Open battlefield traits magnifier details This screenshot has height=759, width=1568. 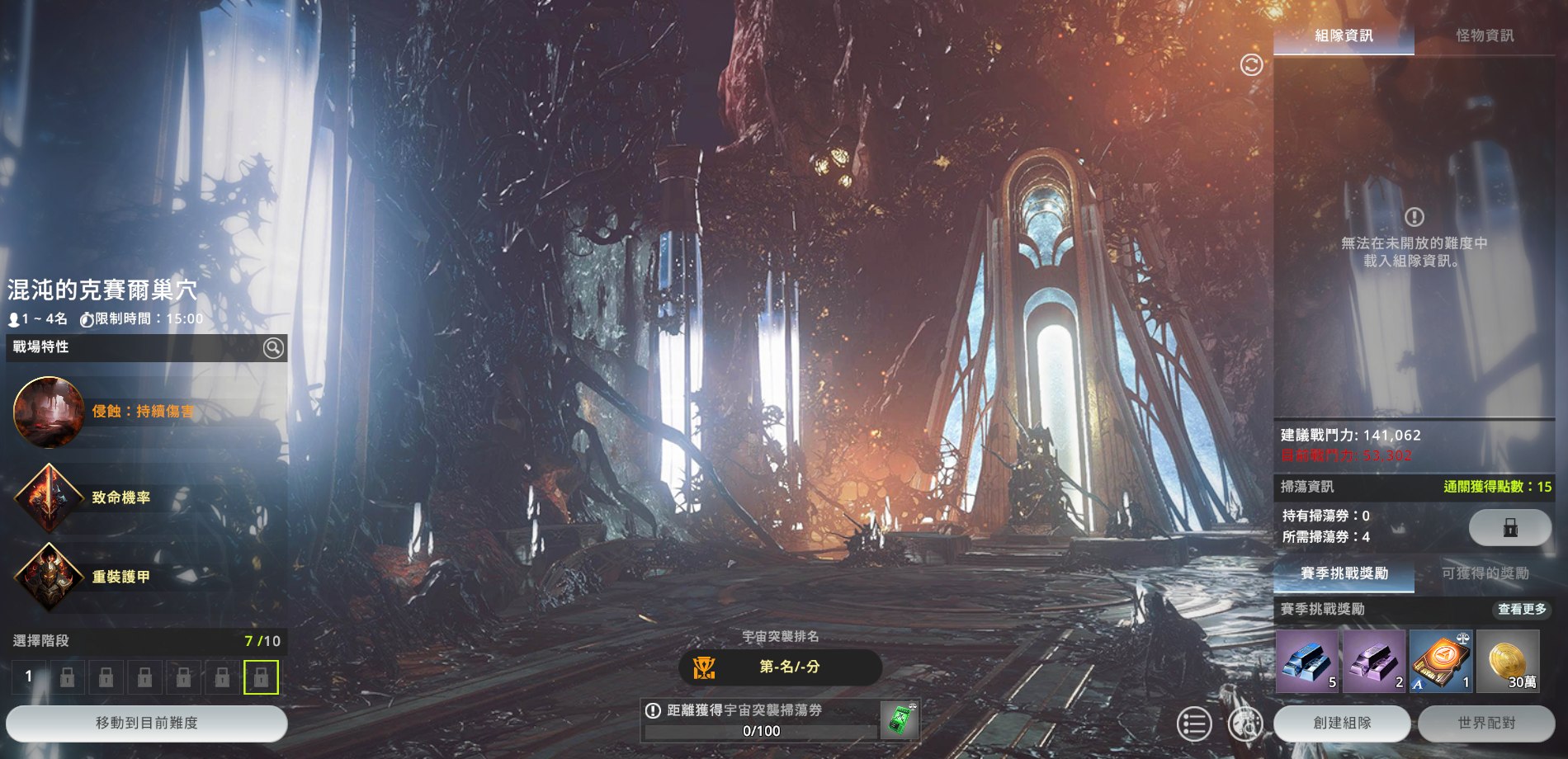click(273, 348)
